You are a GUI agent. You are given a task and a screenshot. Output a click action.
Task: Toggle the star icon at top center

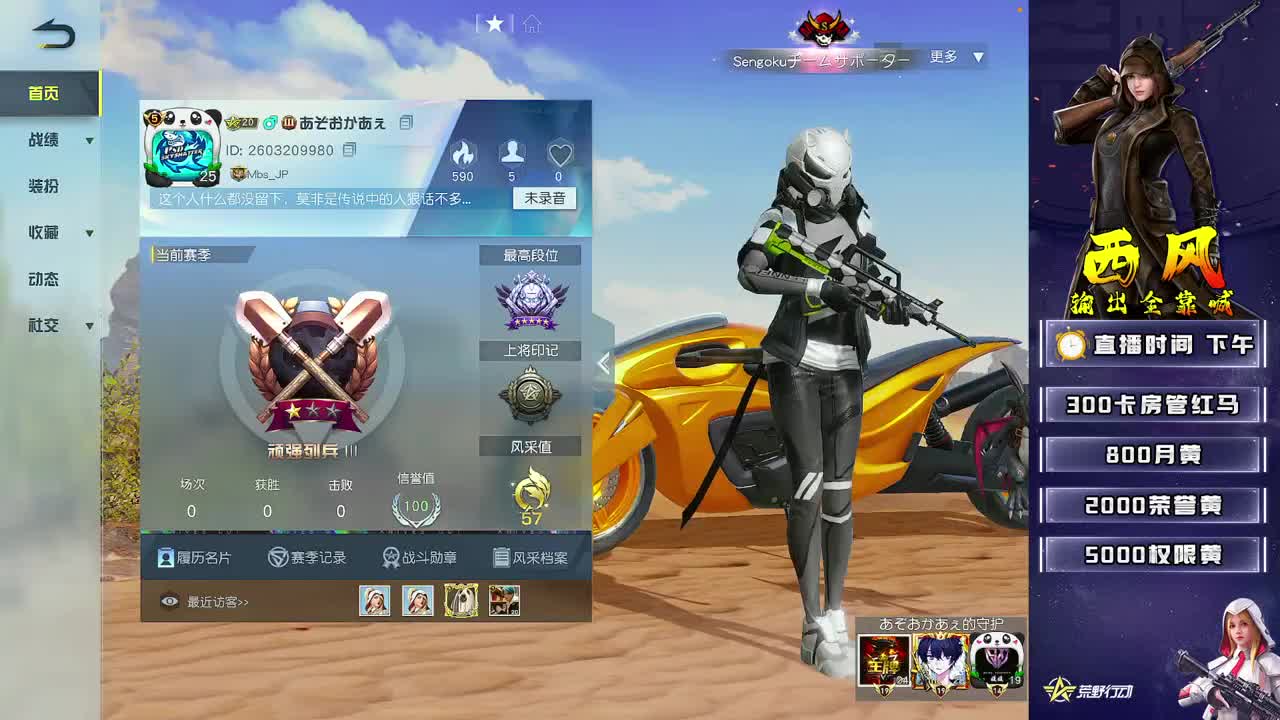[495, 25]
